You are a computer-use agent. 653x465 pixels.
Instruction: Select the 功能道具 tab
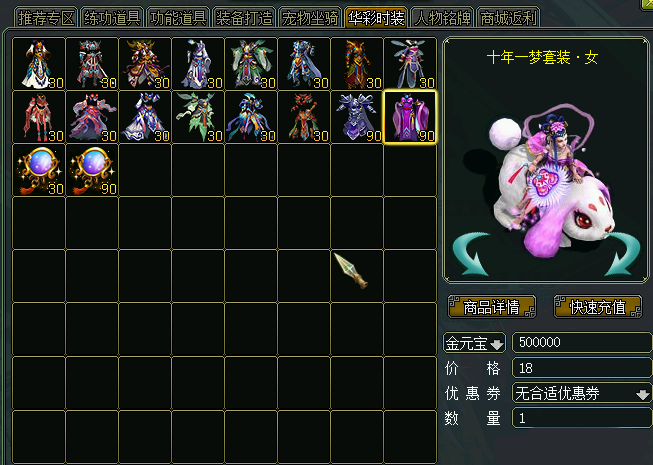pos(178,18)
